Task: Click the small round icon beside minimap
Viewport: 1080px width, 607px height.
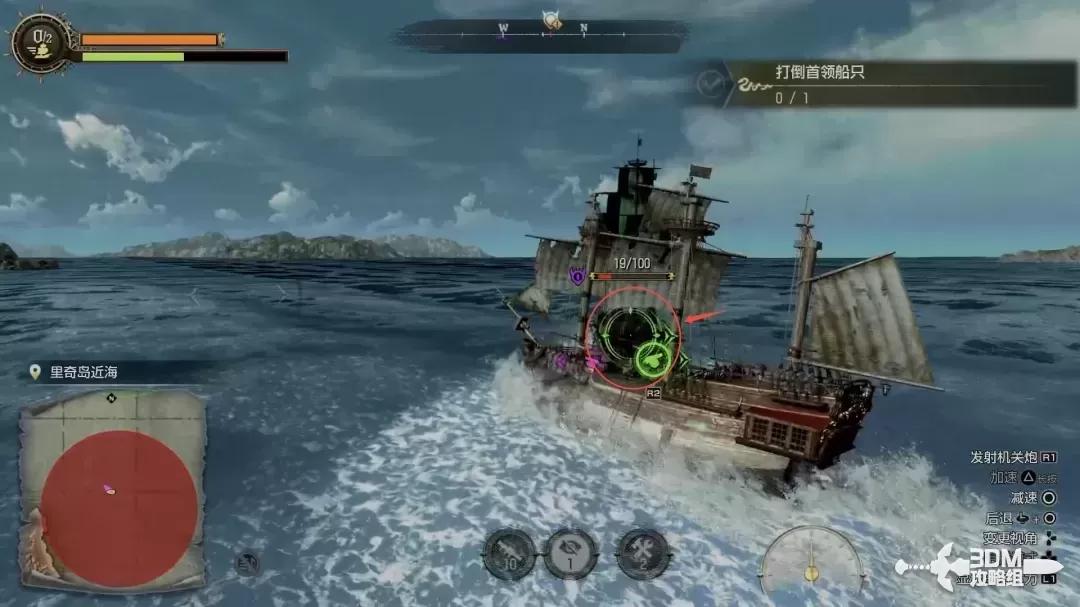Action: coord(247,563)
